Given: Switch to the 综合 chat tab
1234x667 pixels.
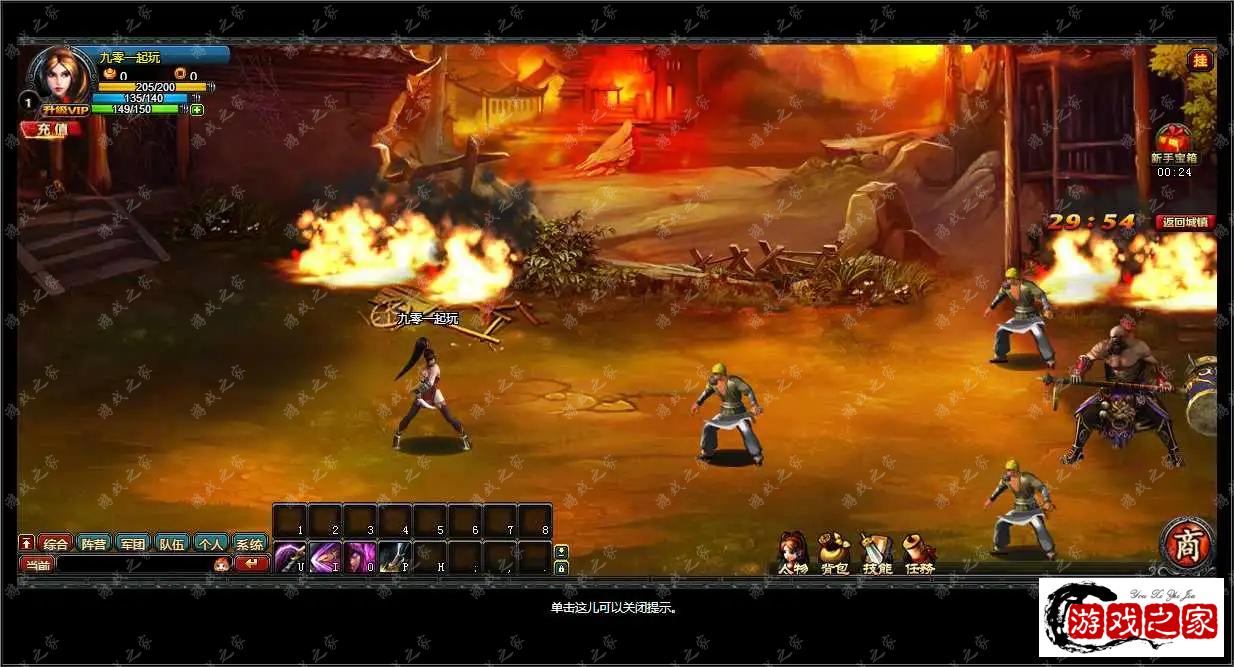Looking at the screenshot, I should [x=56, y=545].
